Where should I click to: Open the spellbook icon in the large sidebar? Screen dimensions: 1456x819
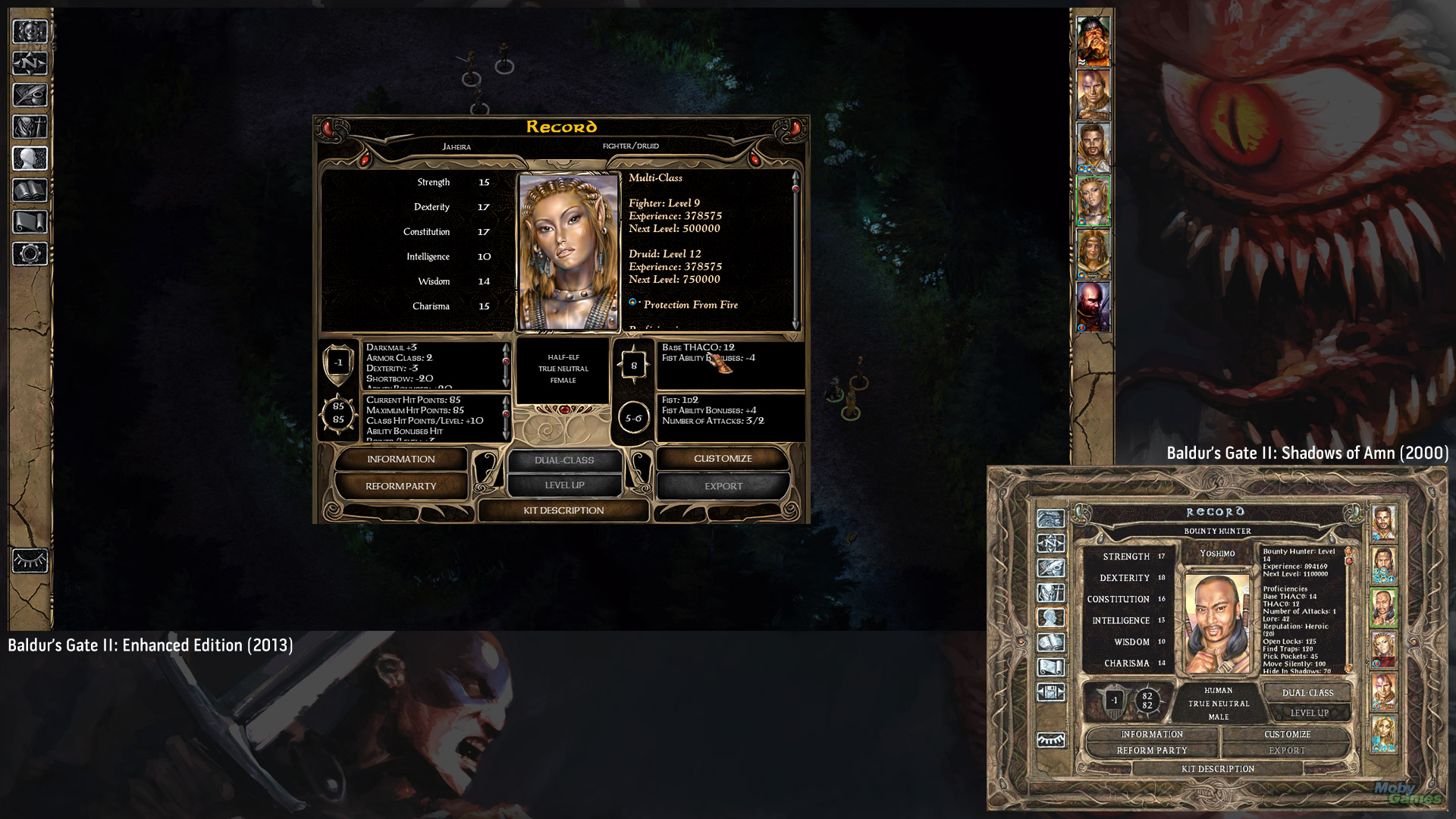[x=30, y=190]
